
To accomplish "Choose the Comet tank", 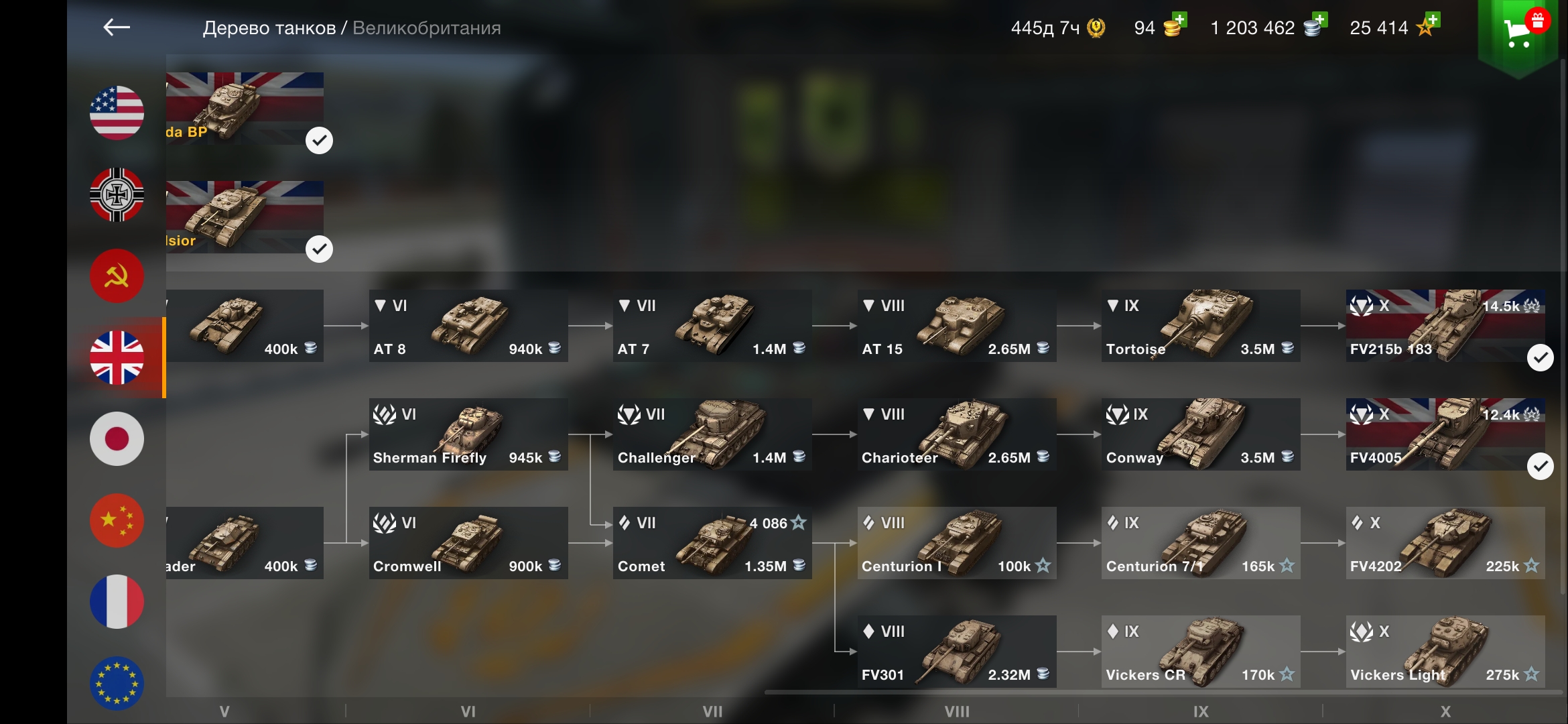I will (712, 544).
